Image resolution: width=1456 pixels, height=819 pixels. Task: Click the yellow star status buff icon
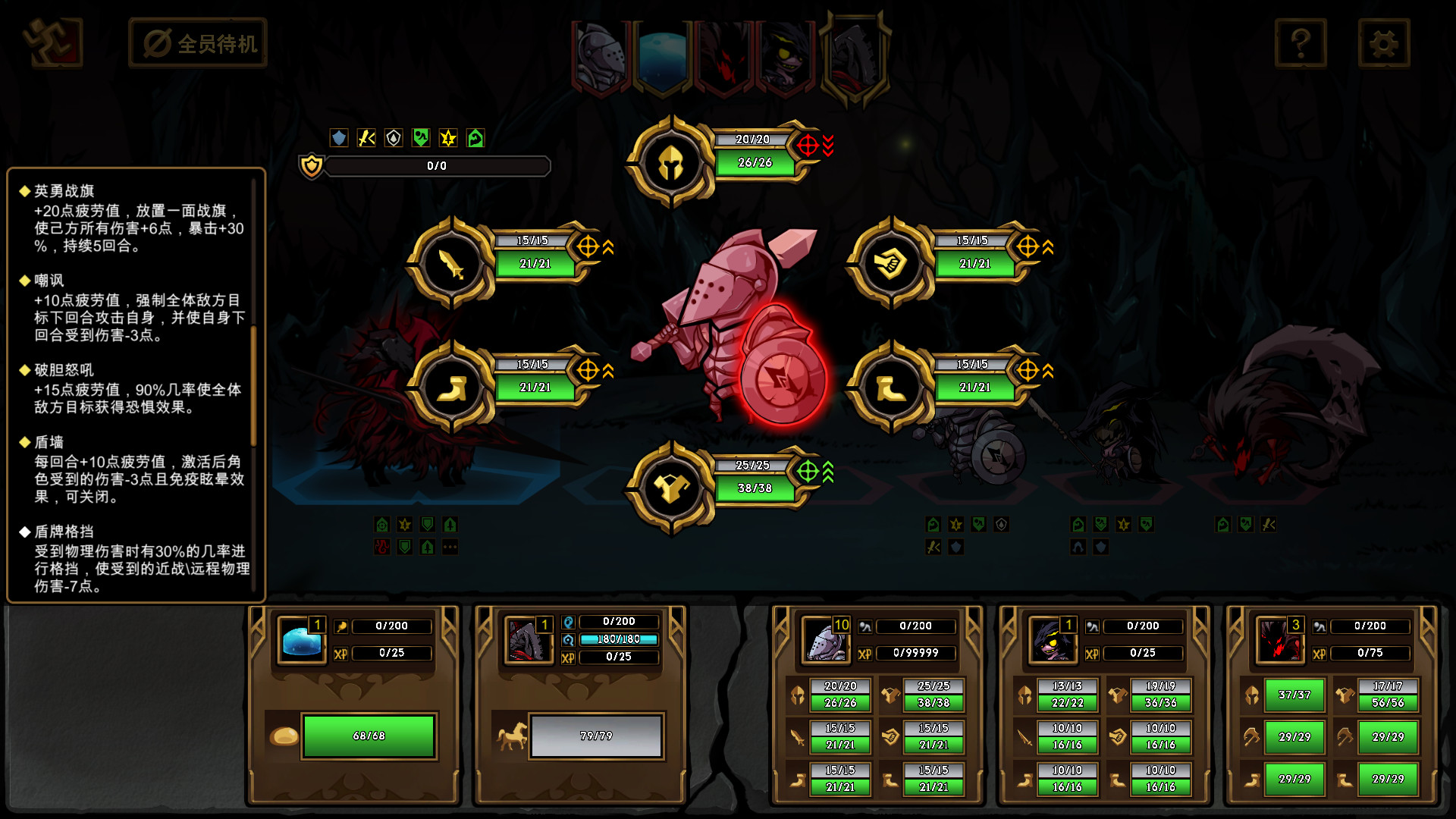448,138
